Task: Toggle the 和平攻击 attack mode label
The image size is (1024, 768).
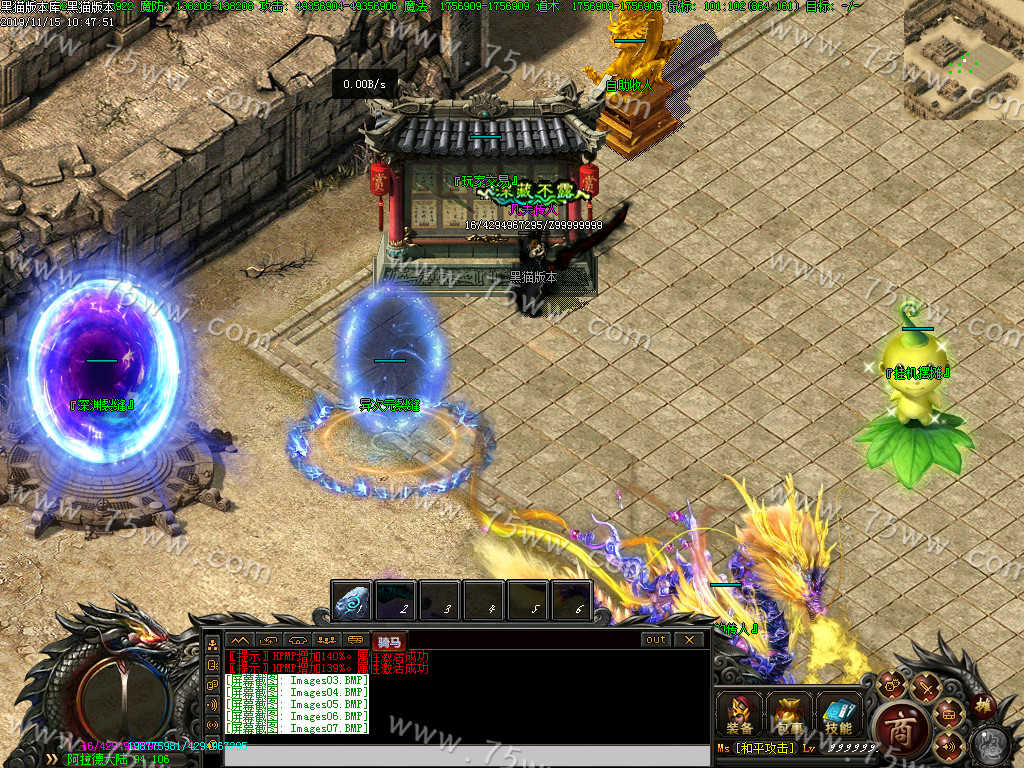Action: tap(764, 748)
